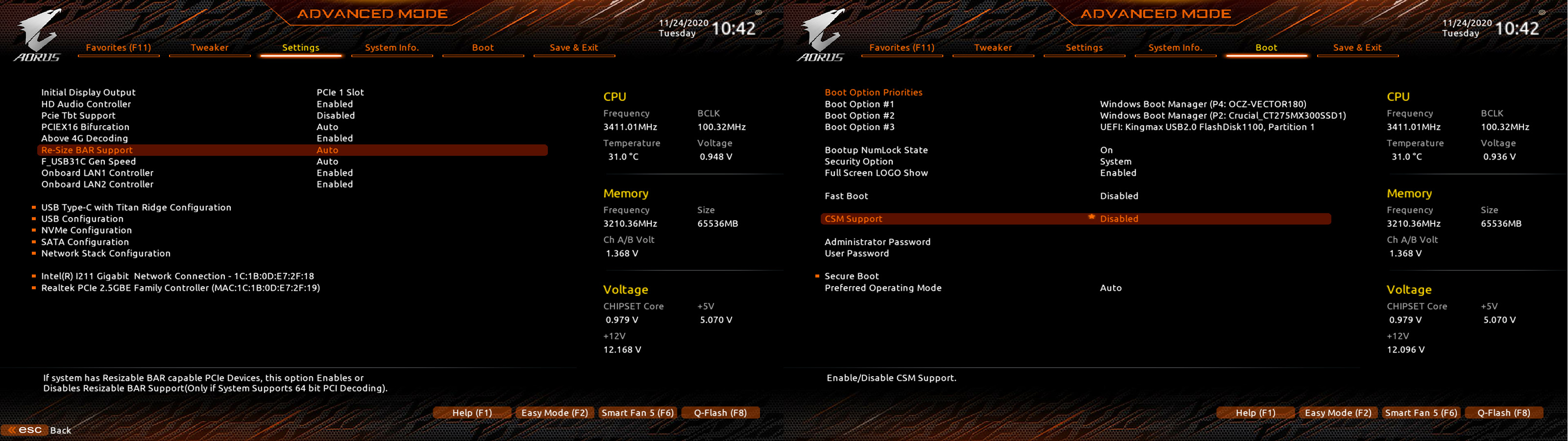The height and width of the screenshot is (441, 1568).
Task: Select the CSM Support row
Action: 853,219
